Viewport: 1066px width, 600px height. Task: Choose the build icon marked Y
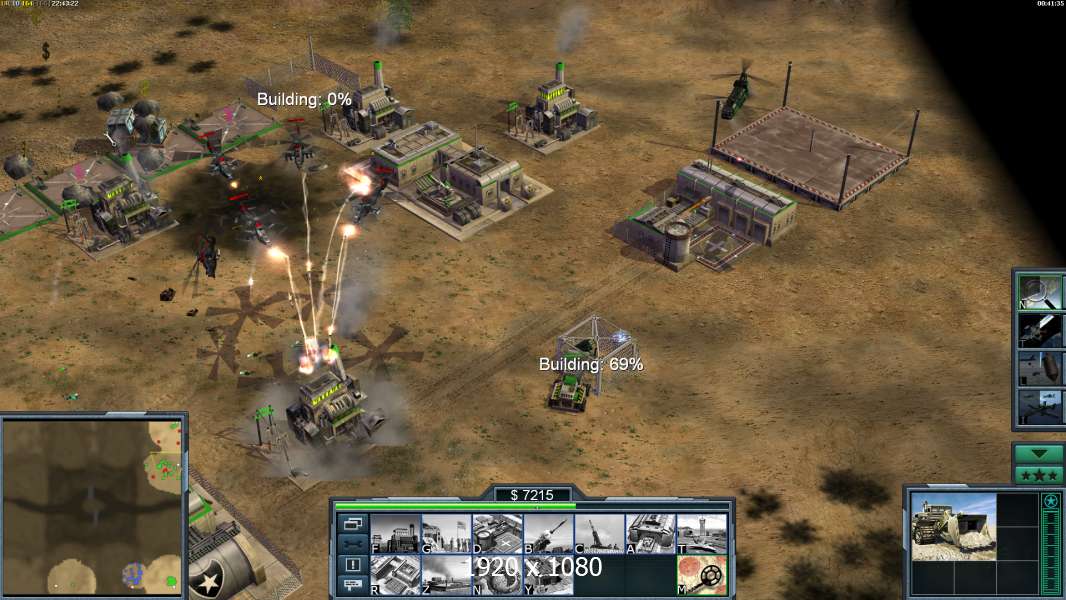[x=548, y=575]
